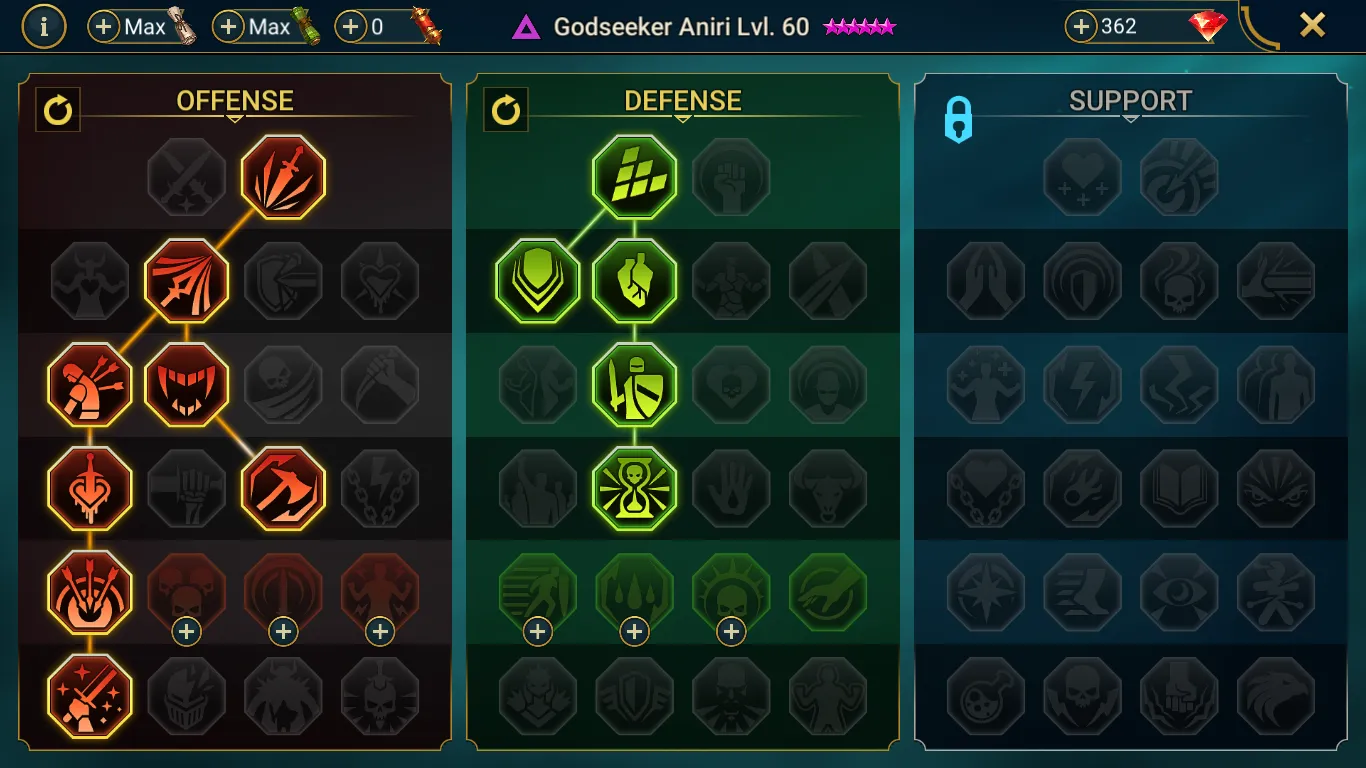Select the sparkling sword mastery at Offense bottom
Screen dimensions: 1366x768
(89, 695)
